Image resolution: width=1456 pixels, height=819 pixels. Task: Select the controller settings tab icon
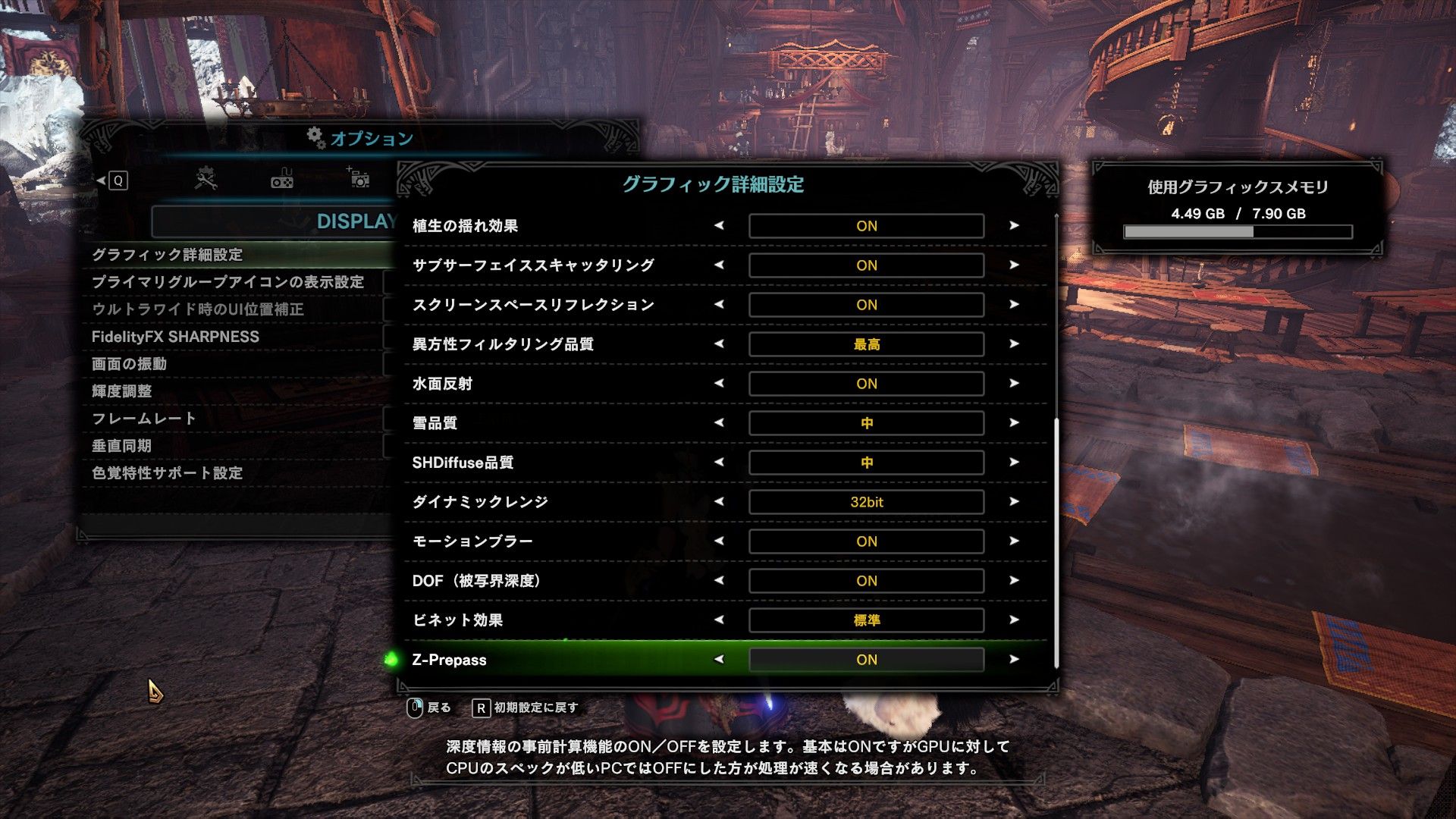point(281,179)
